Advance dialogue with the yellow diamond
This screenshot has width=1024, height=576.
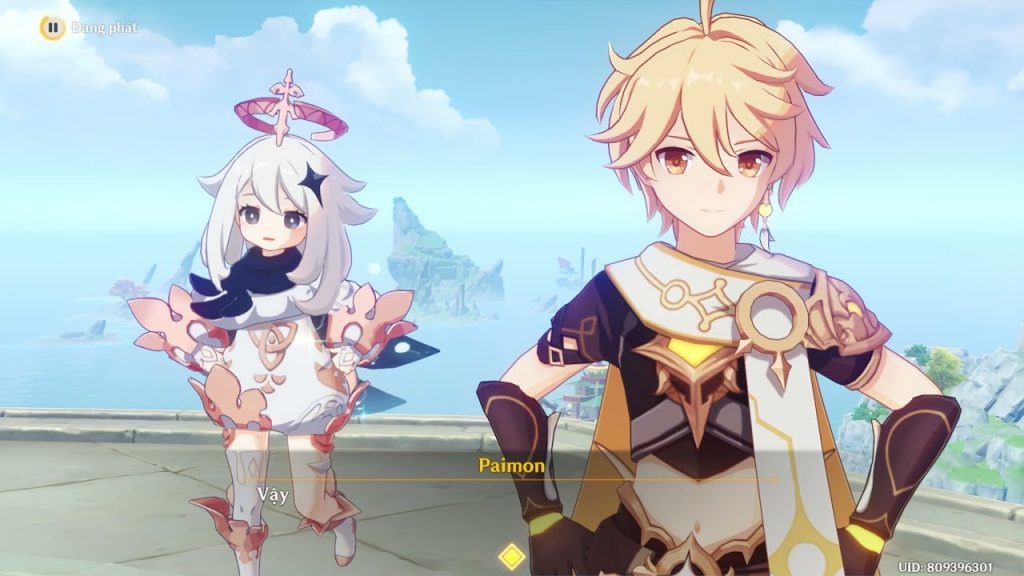[x=512, y=556]
